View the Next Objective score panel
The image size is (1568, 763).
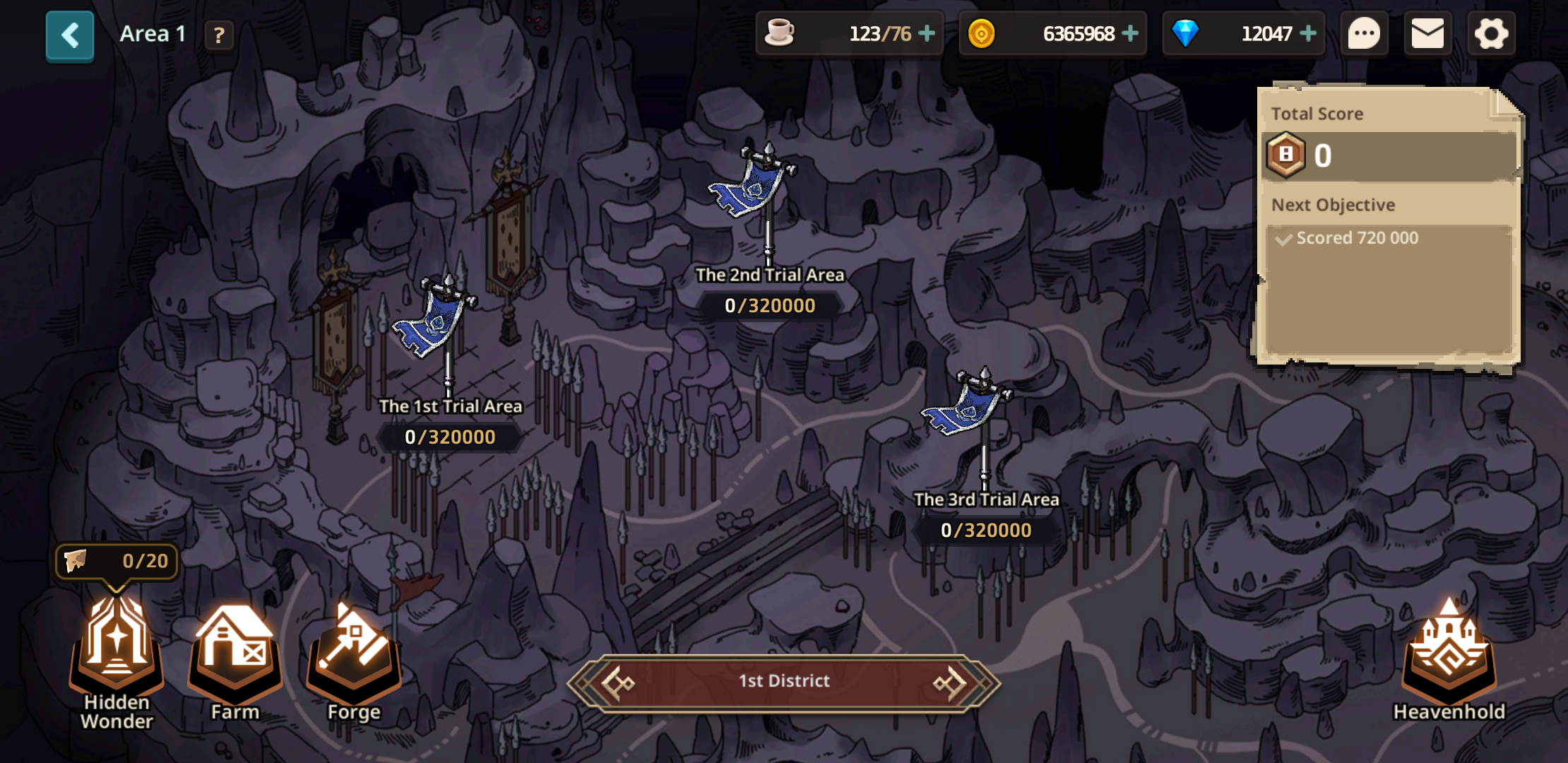[1388, 239]
